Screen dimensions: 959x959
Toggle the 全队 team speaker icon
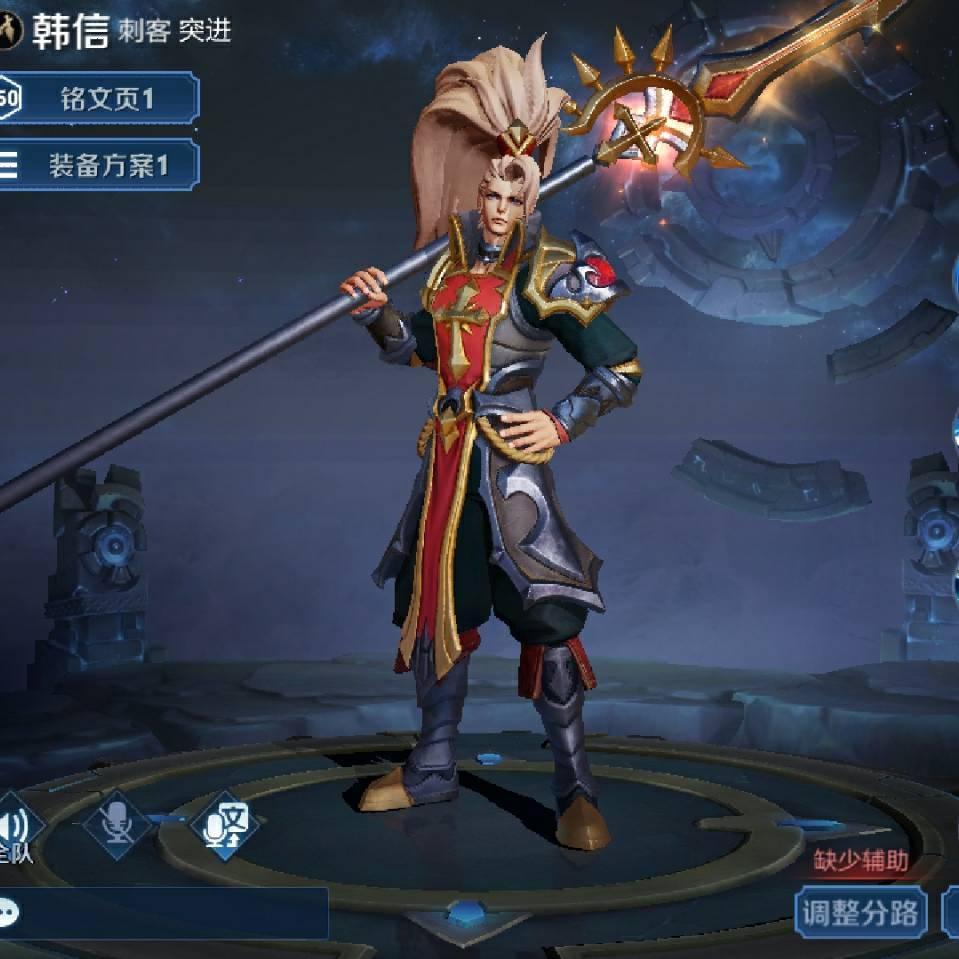coord(16,828)
